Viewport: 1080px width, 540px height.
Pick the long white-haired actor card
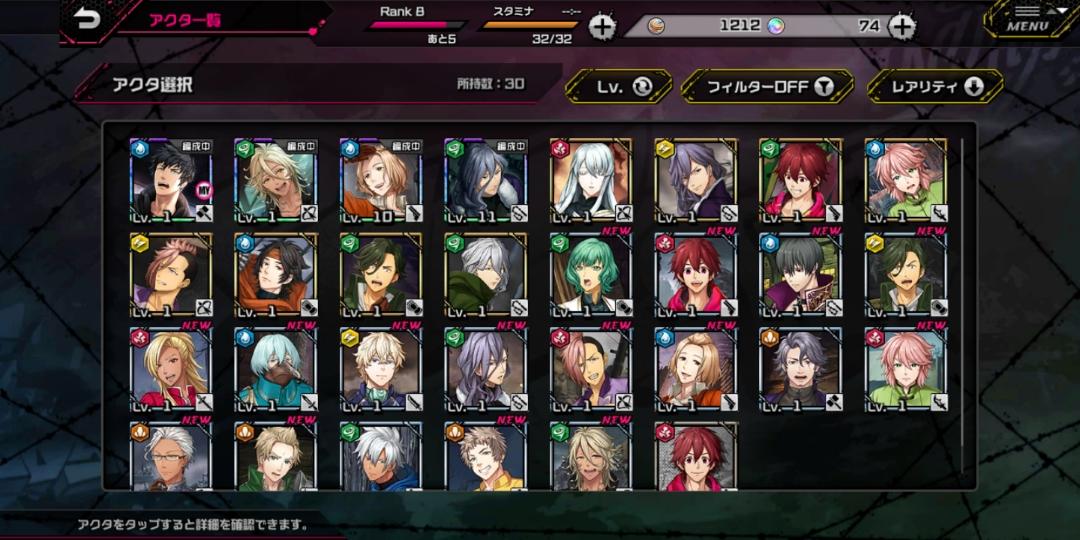click(x=591, y=181)
